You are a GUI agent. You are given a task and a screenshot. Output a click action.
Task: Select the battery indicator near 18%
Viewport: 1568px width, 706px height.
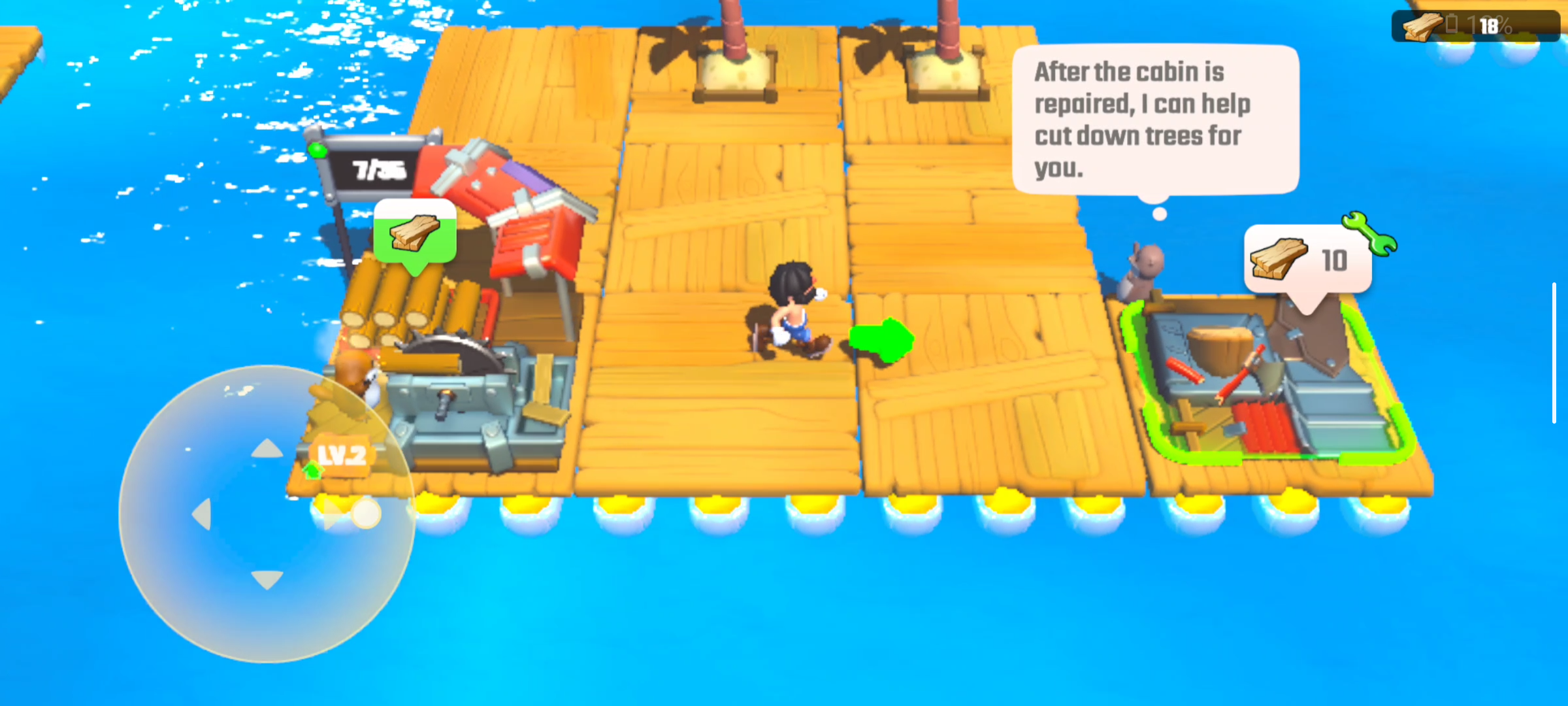(x=1452, y=25)
